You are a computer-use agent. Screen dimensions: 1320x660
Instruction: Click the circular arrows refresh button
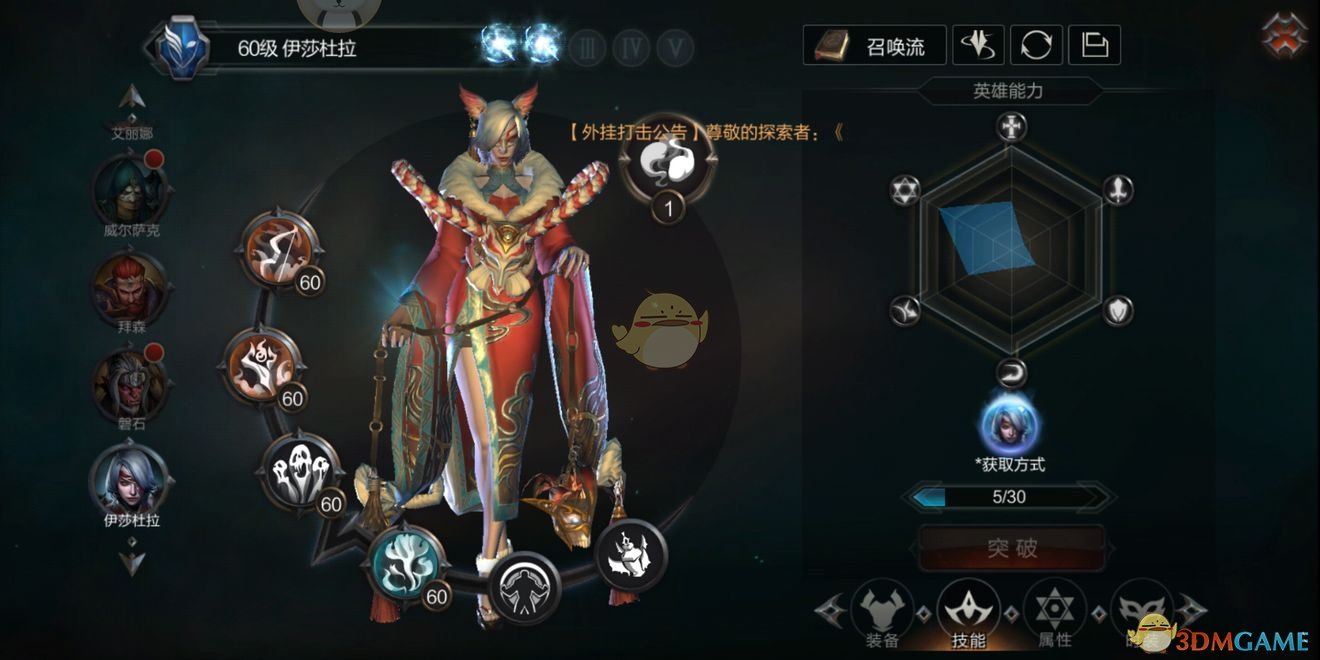coord(1036,45)
